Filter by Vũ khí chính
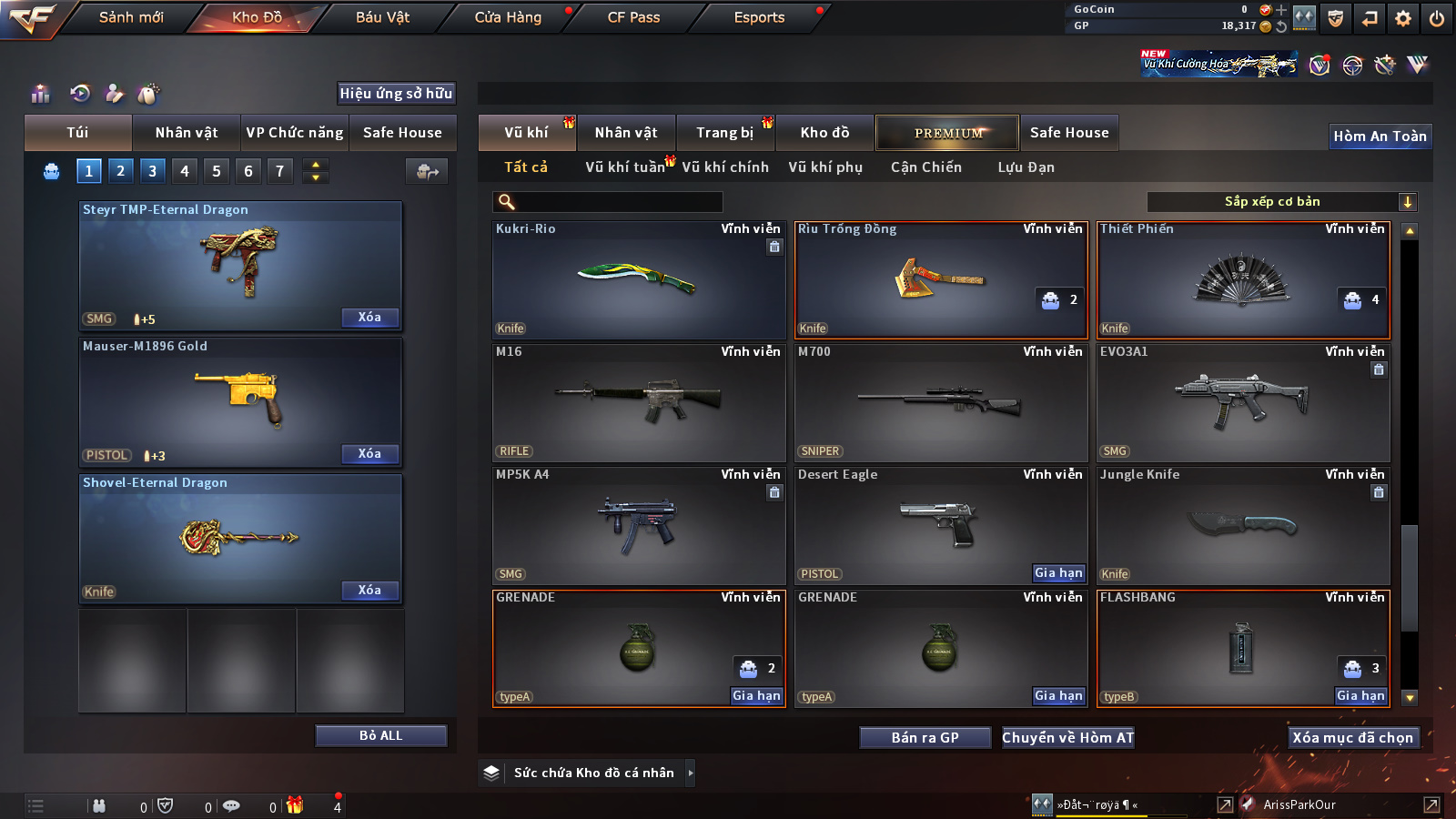Viewport: 1456px width, 819px height. pyautogui.click(x=725, y=167)
